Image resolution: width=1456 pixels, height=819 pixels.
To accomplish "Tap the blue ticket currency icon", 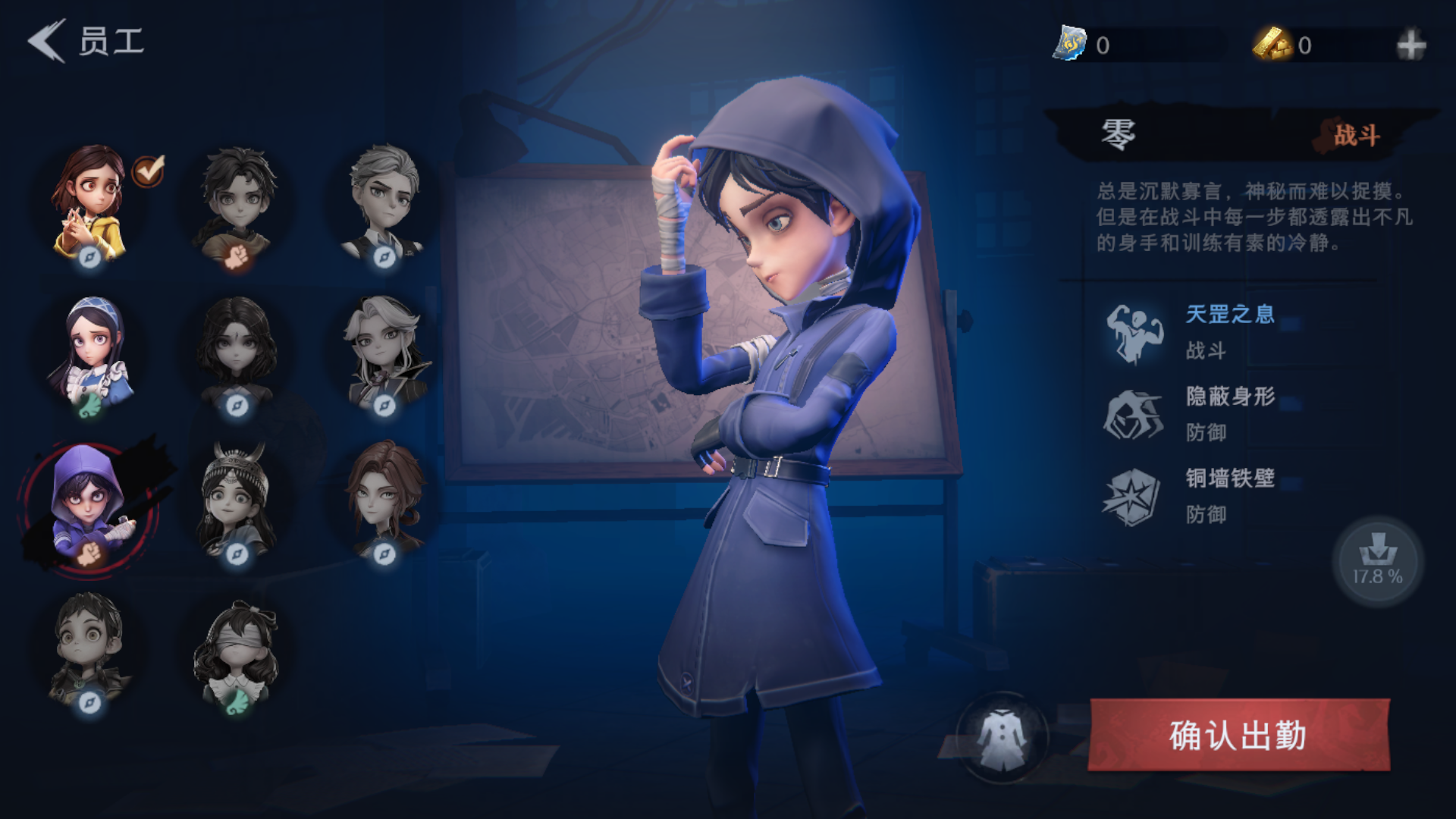I will pyautogui.click(x=1069, y=44).
